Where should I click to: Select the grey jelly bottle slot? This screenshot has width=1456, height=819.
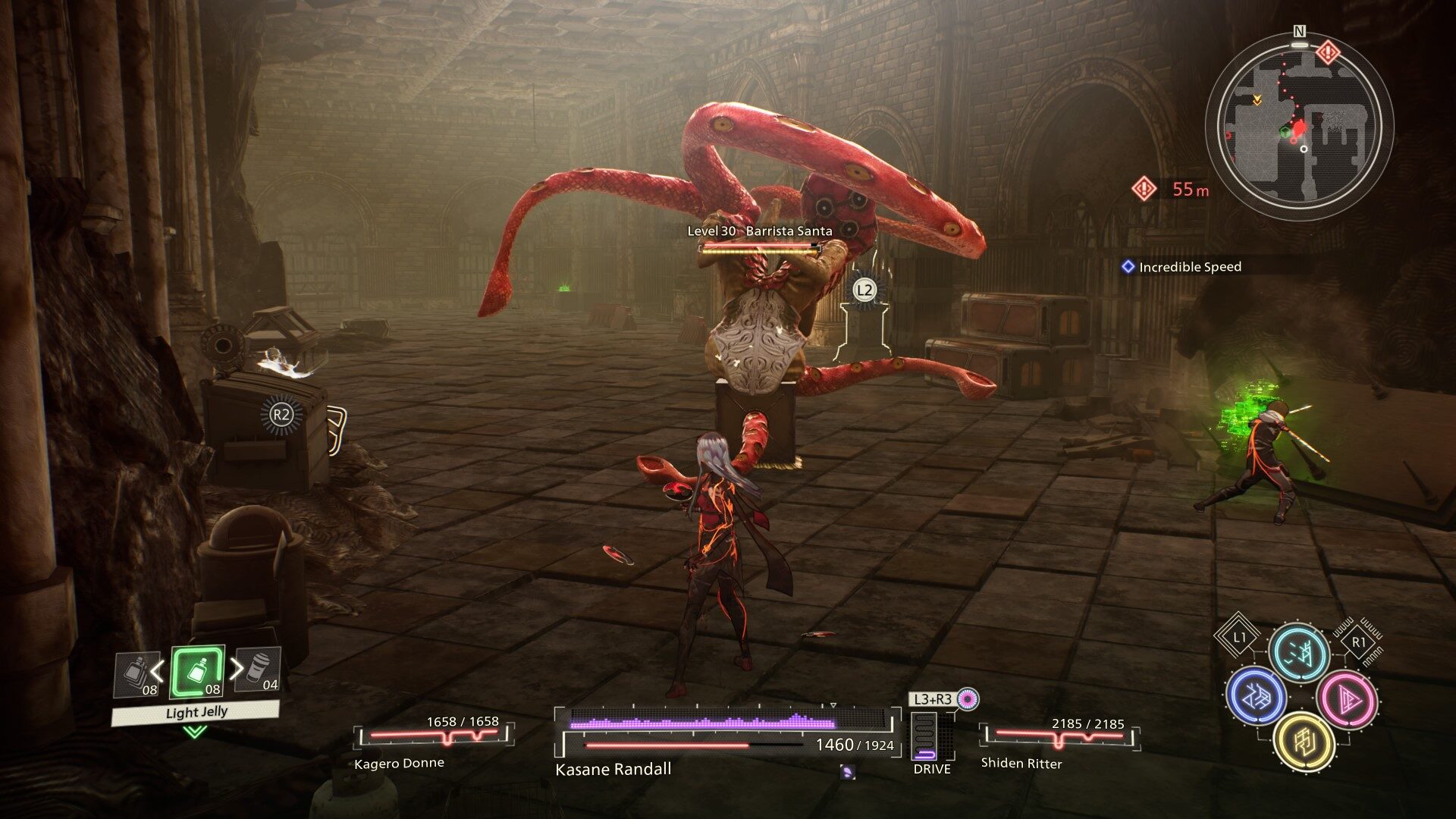point(139,673)
